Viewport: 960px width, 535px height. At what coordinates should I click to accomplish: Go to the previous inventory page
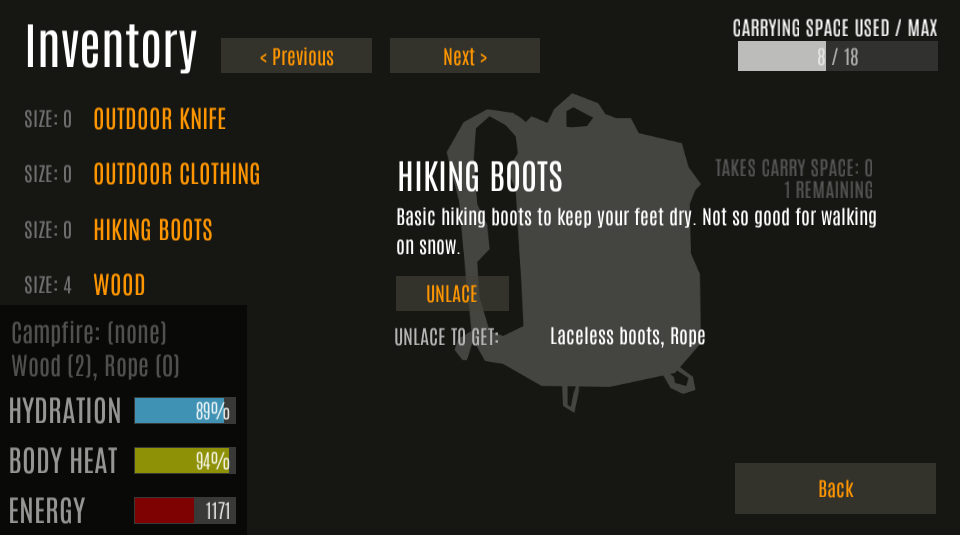[x=296, y=56]
